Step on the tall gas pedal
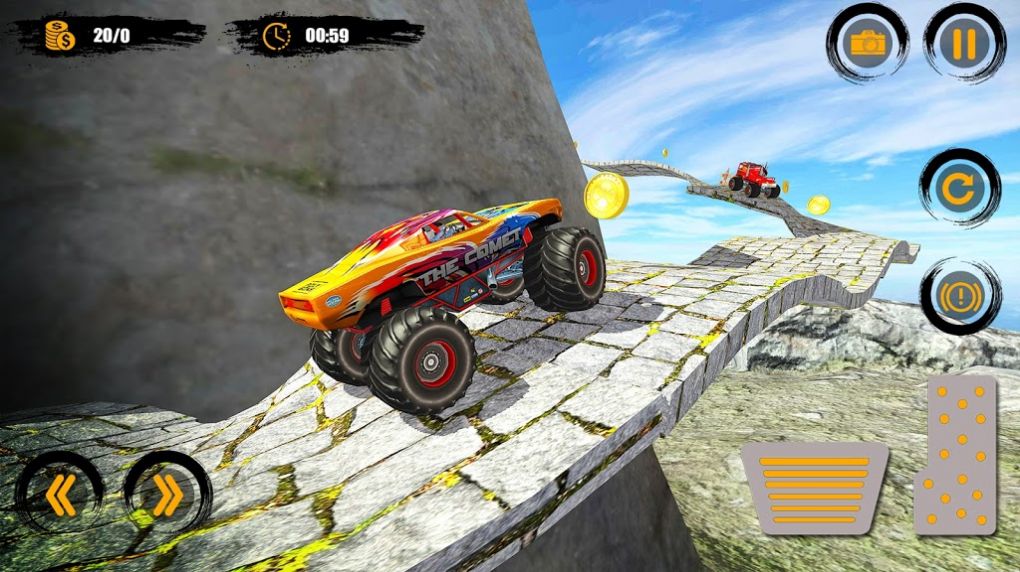The width and height of the screenshot is (1020, 572). click(955, 455)
